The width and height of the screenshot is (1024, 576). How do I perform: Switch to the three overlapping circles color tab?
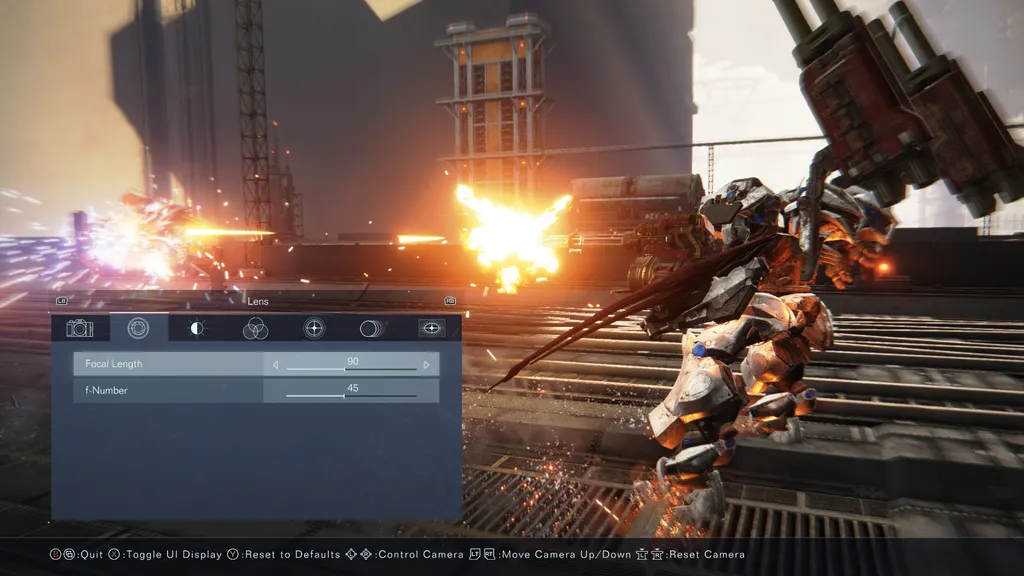pos(255,328)
